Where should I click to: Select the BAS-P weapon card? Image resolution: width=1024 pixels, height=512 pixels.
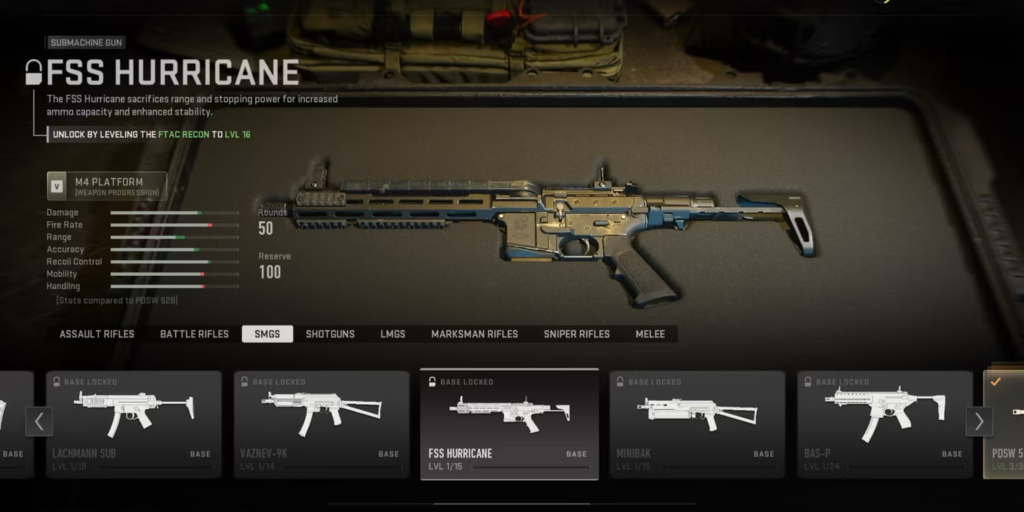pos(884,423)
